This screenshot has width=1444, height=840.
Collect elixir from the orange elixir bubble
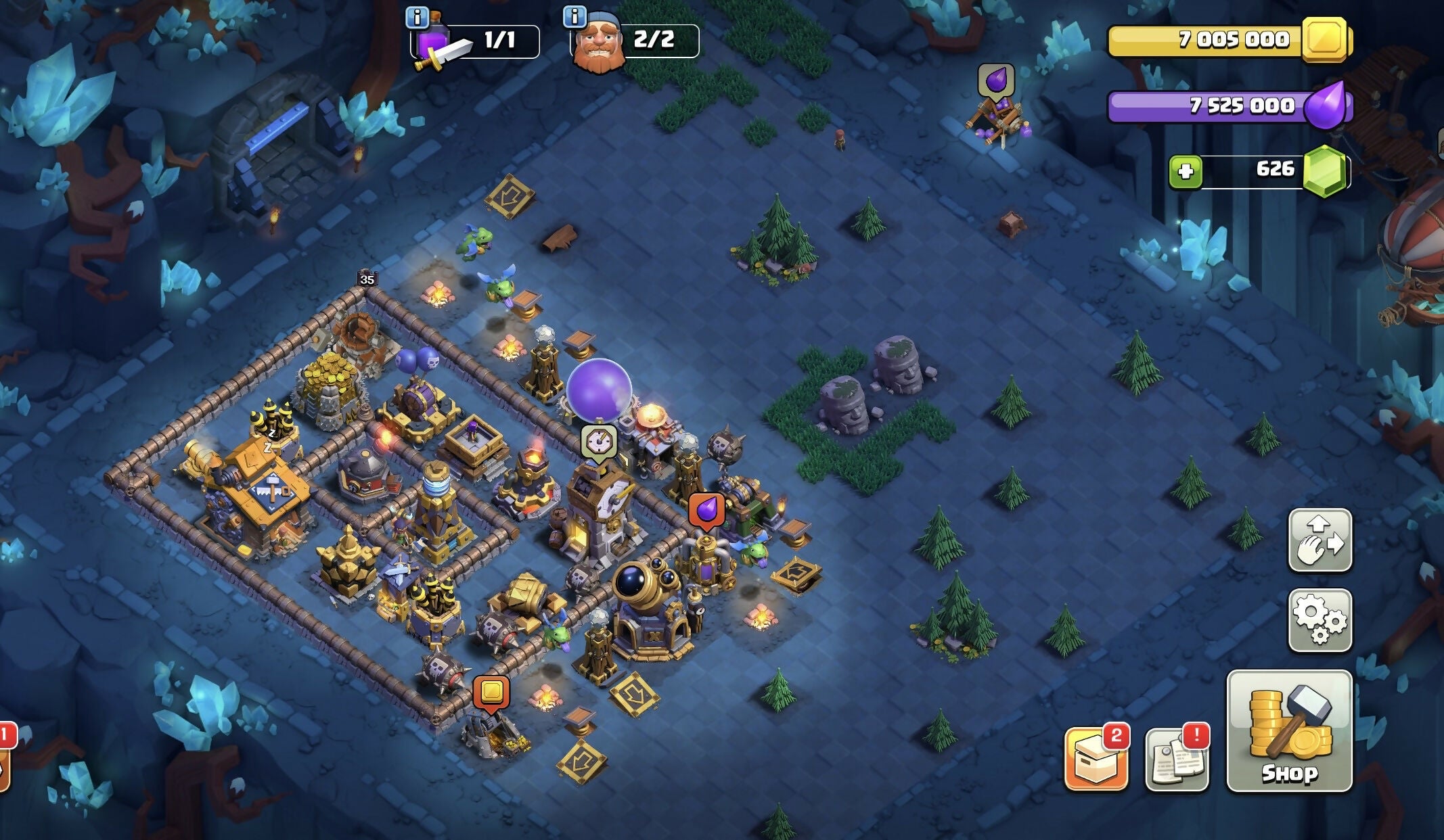point(706,510)
